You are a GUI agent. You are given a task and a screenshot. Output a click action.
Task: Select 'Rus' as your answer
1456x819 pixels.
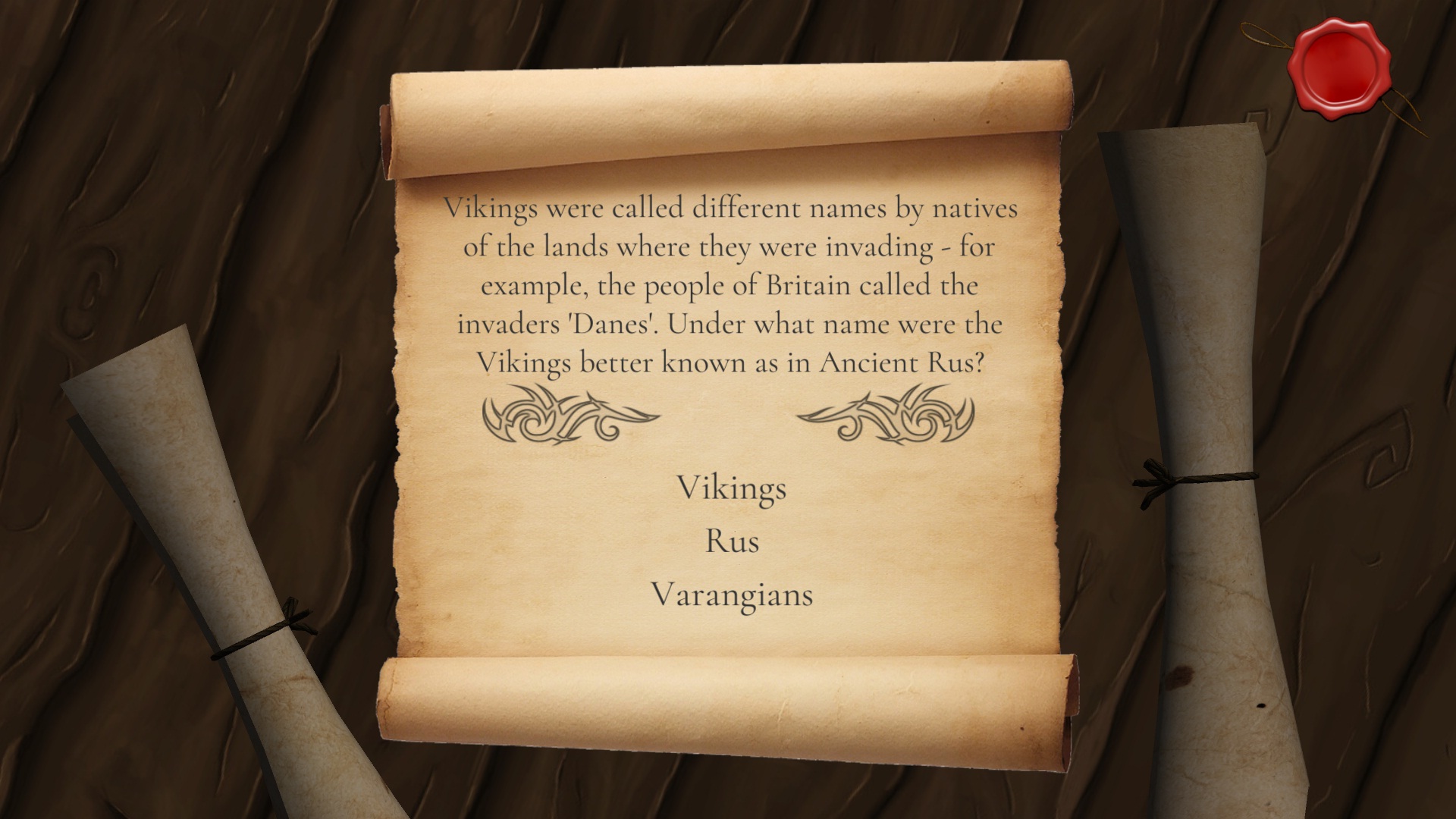[731, 543]
